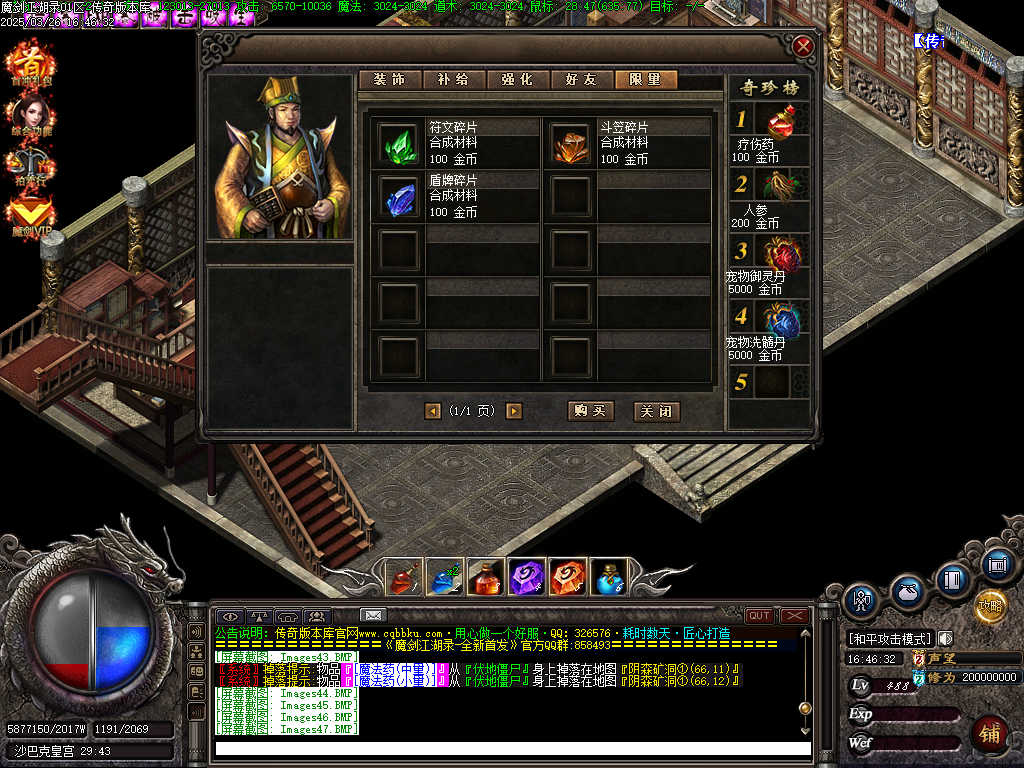The width and height of the screenshot is (1024, 768).
Task: Open the 首冲礼包 first-recharge gift icon
Action: pos(29,66)
